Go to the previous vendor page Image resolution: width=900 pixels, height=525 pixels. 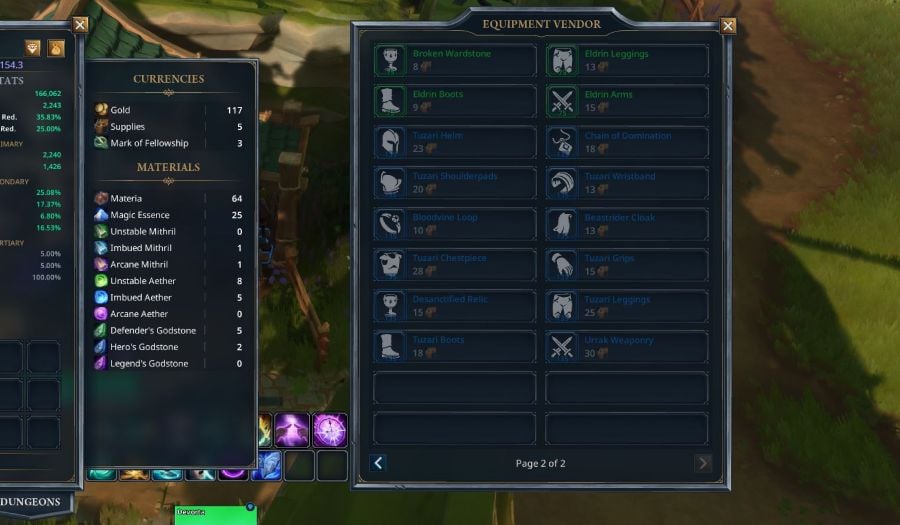click(378, 463)
